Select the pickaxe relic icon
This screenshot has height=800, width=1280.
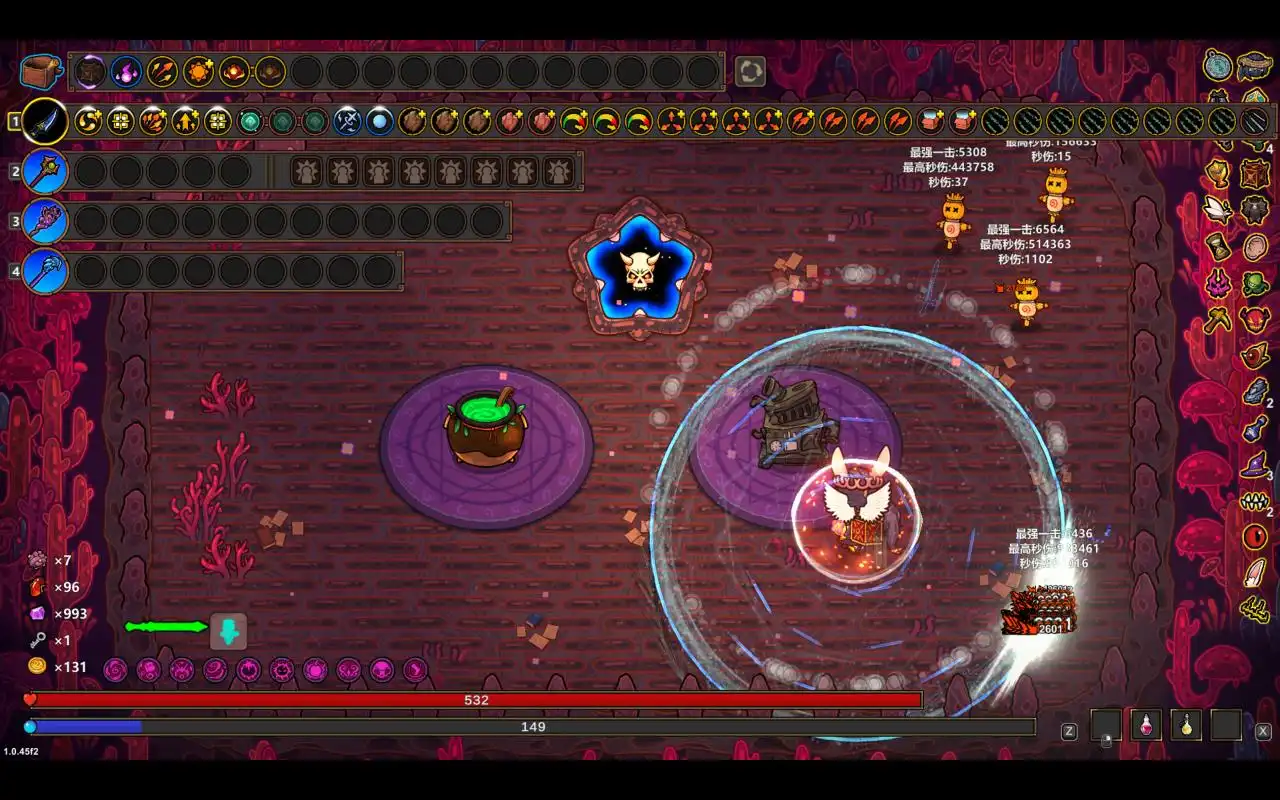pyautogui.click(x=1218, y=320)
